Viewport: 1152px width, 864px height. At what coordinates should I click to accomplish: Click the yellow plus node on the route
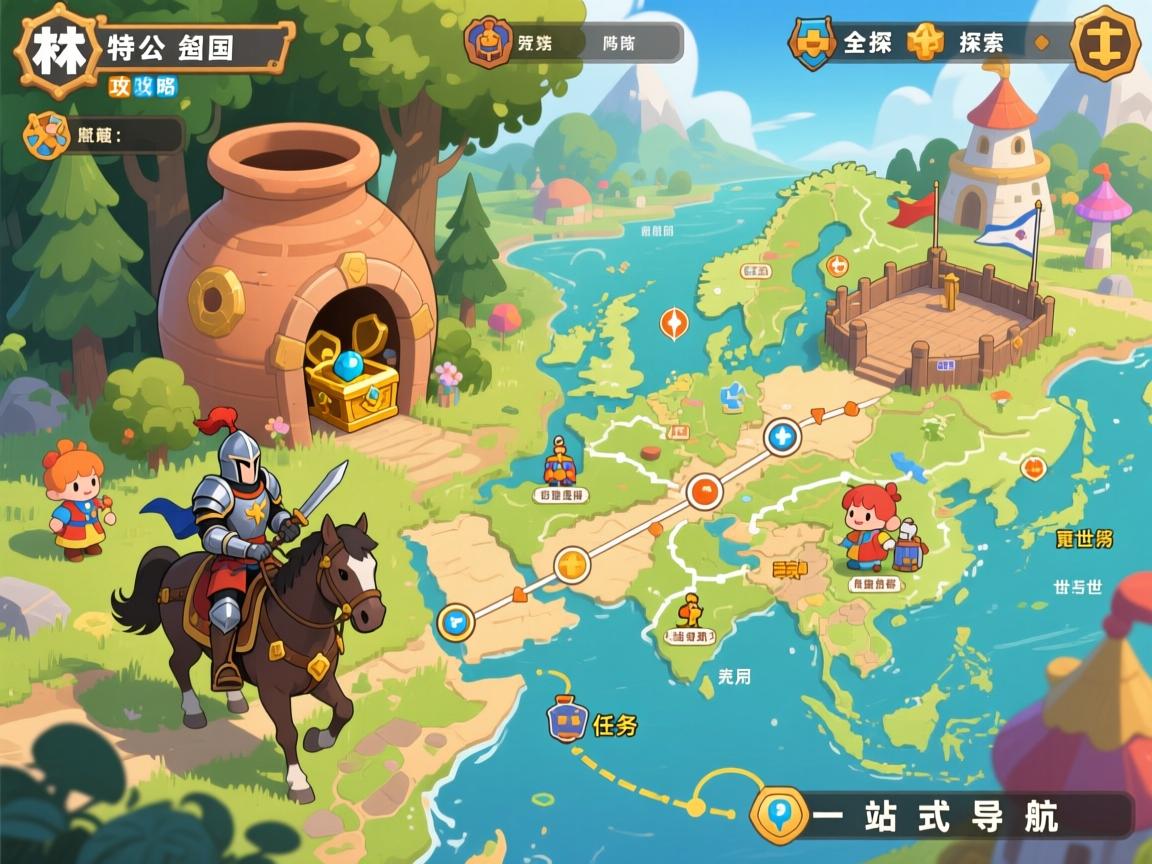click(572, 565)
